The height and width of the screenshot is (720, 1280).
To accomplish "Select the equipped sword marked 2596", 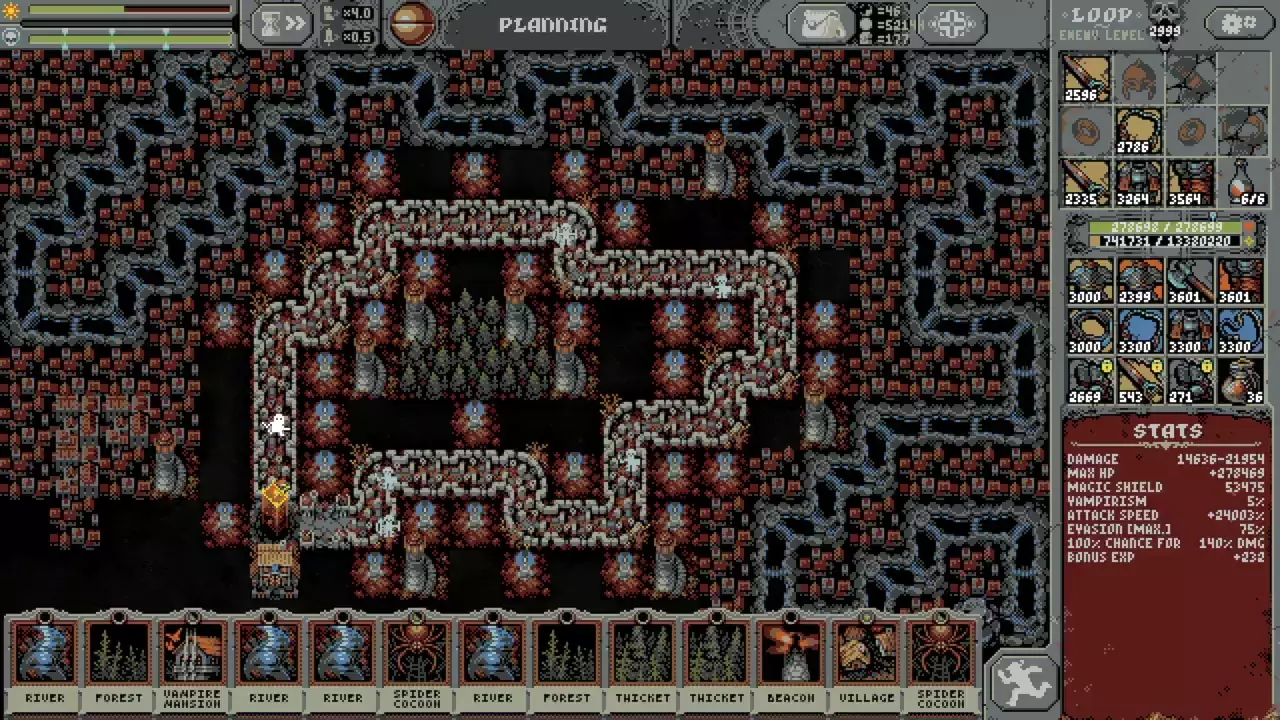I will (x=1086, y=79).
